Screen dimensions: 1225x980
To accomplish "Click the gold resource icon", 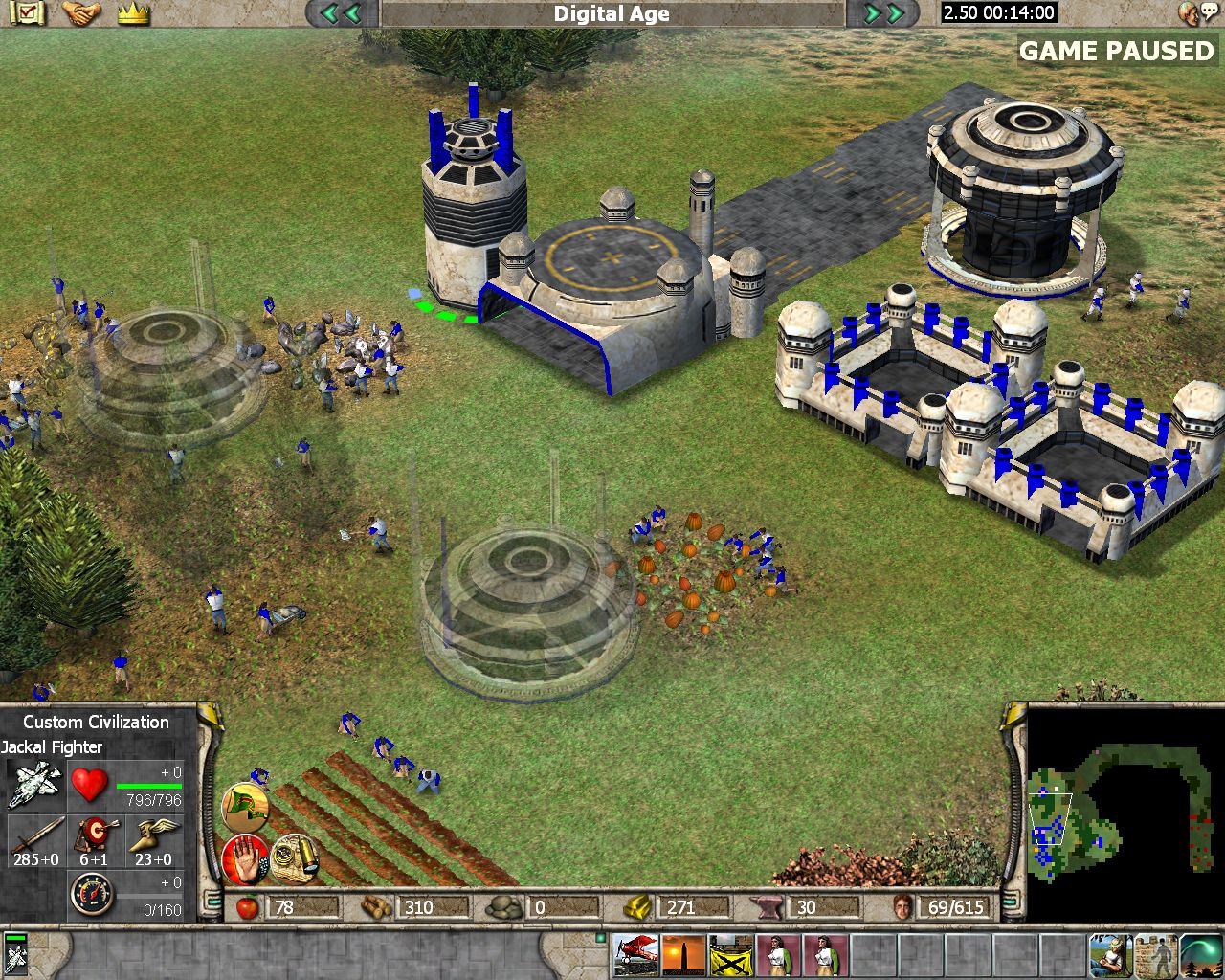I will [639, 906].
